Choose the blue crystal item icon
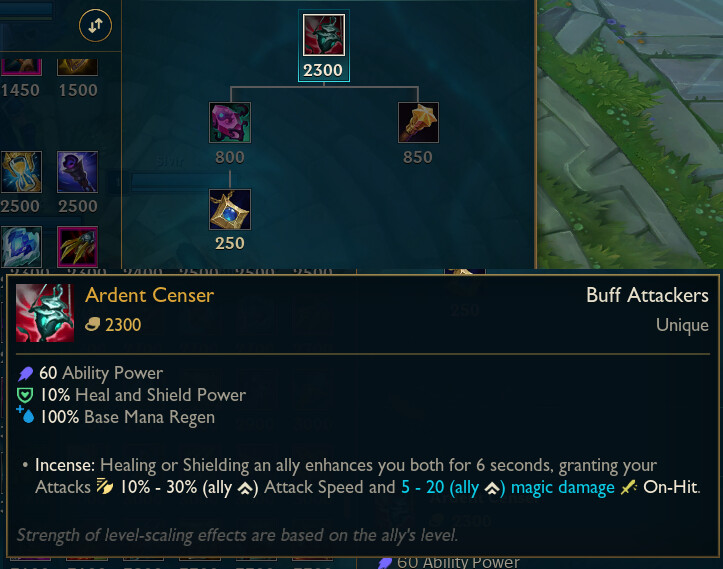 click(x=21, y=247)
